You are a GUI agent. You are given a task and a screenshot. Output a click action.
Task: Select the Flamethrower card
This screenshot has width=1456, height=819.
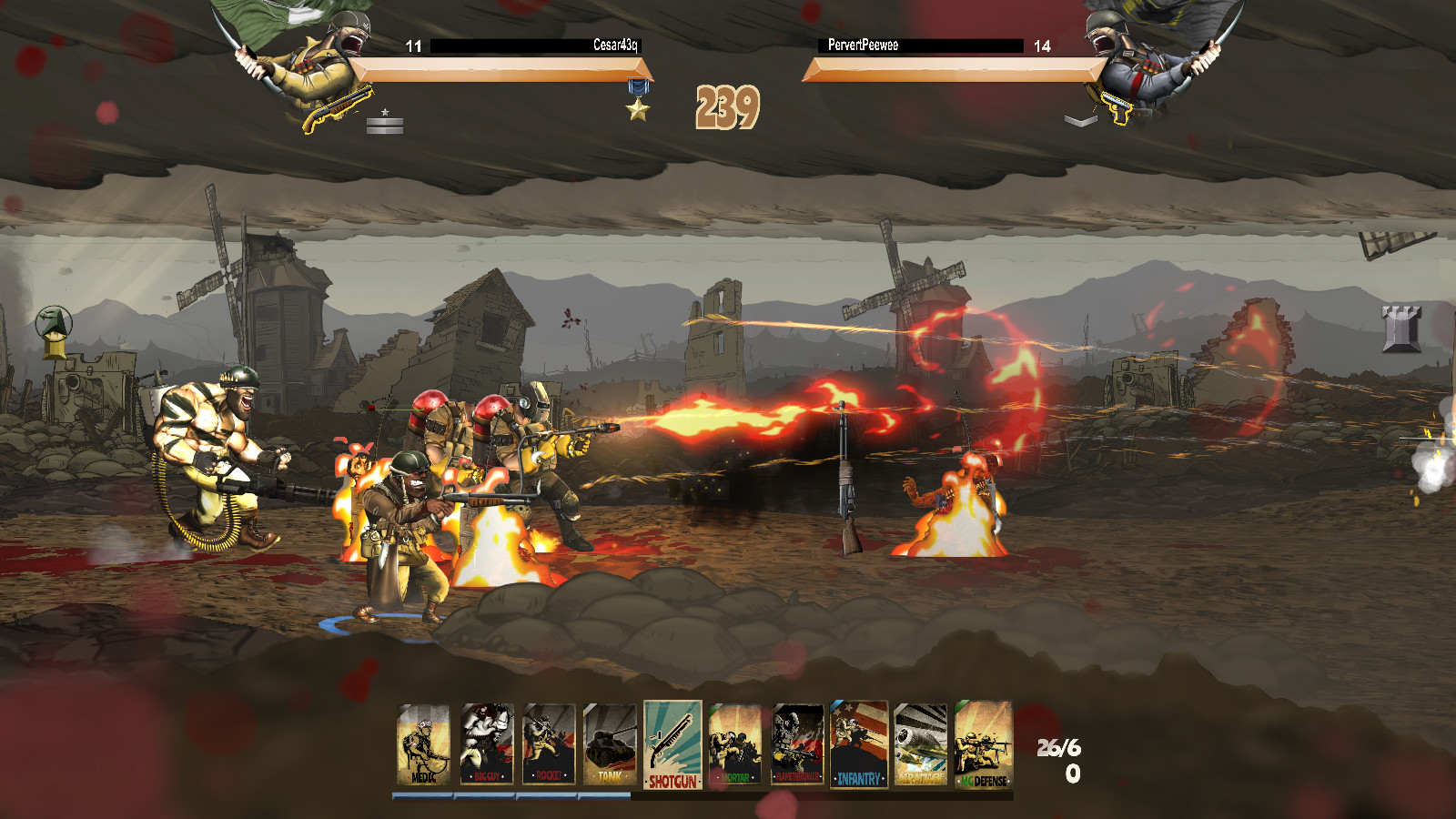pos(797,744)
